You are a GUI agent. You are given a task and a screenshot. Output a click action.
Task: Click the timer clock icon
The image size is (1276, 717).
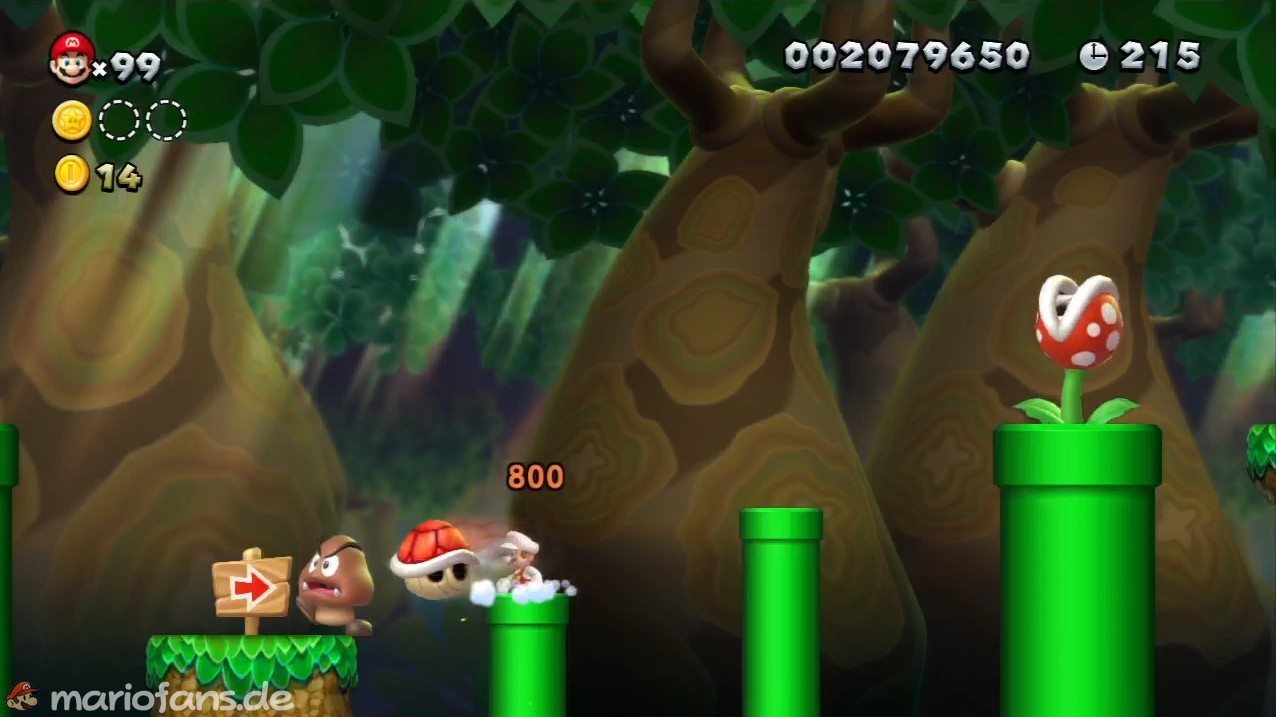pos(1093,57)
